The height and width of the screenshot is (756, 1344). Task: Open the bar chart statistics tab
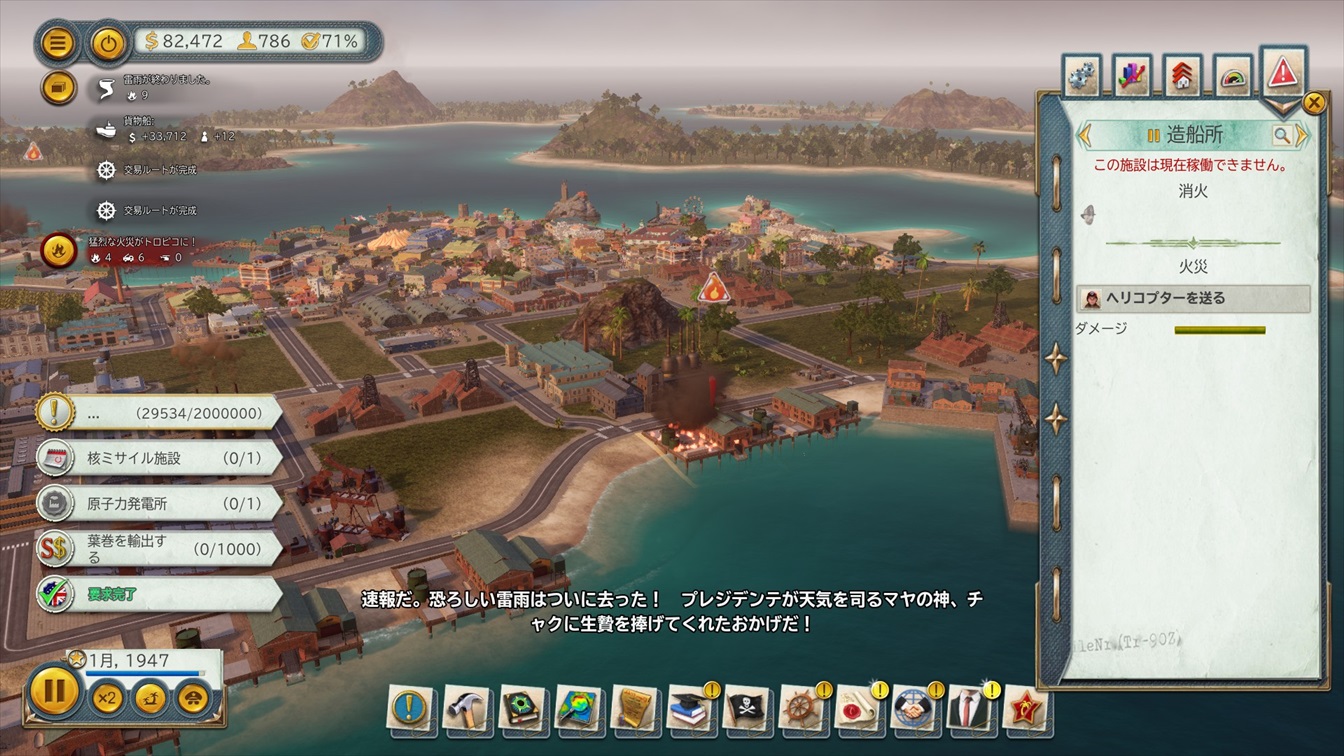coord(1132,75)
